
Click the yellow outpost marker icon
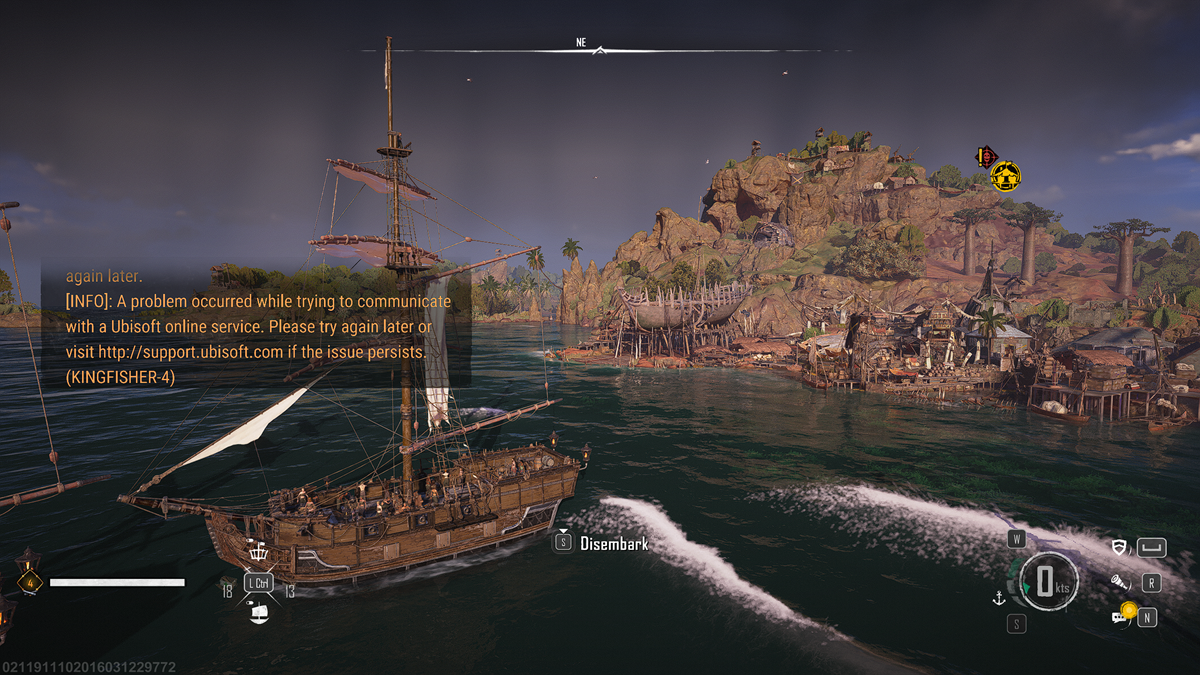(1006, 177)
